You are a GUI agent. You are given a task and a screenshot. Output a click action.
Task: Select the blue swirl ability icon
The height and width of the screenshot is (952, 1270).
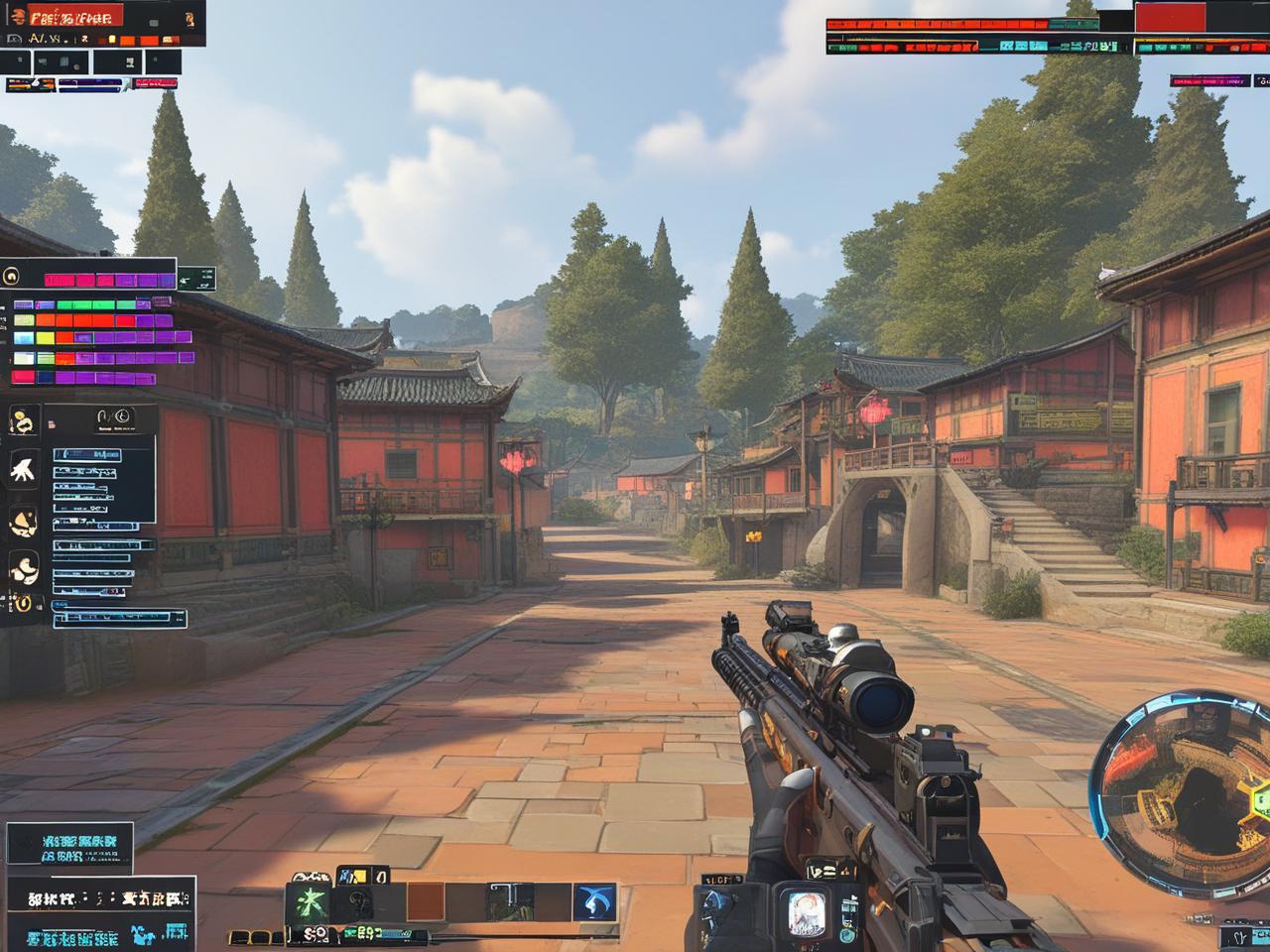[x=593, y=901]
